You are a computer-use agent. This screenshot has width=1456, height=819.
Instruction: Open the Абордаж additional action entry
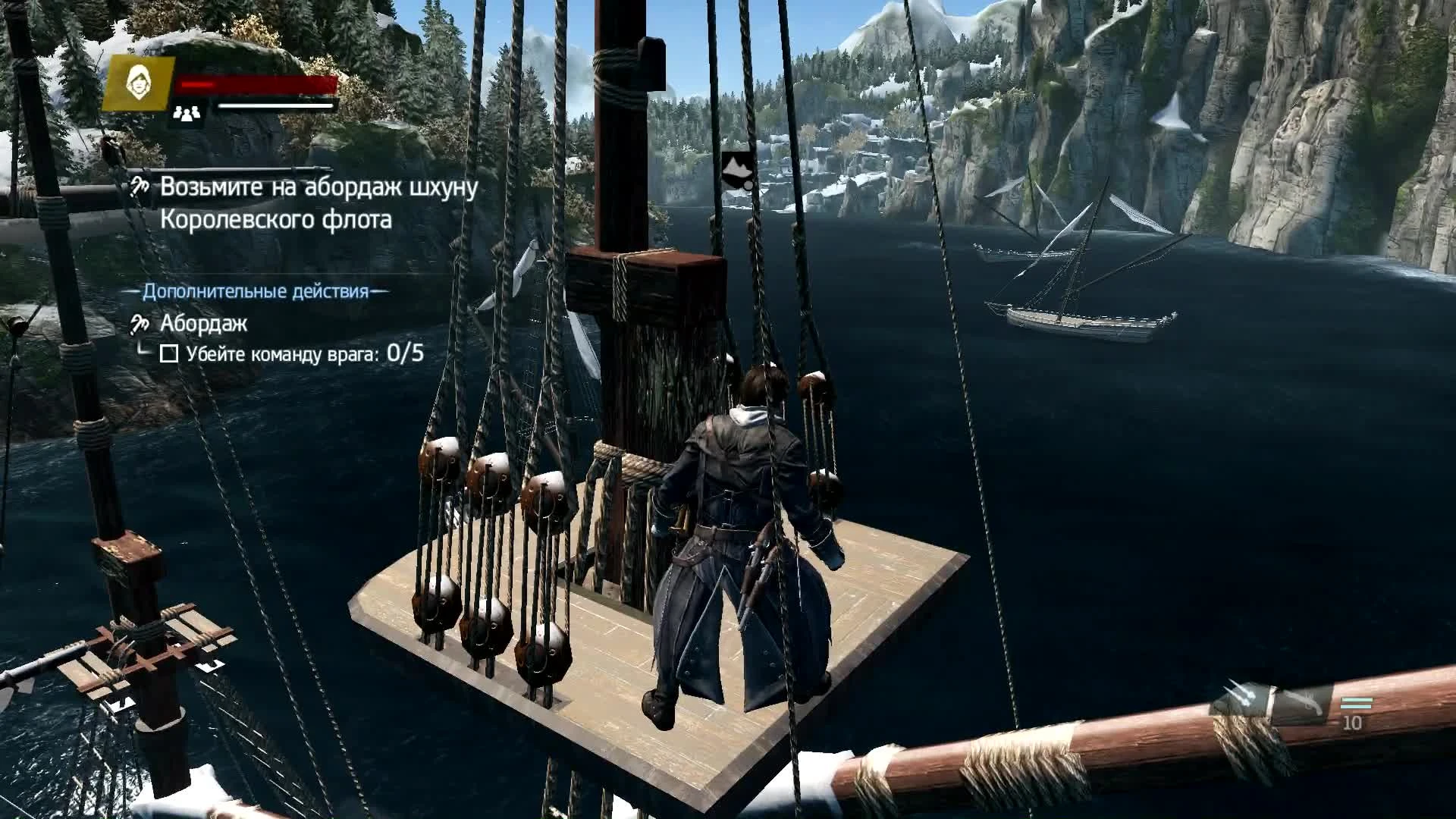click(x=206, y=325)
